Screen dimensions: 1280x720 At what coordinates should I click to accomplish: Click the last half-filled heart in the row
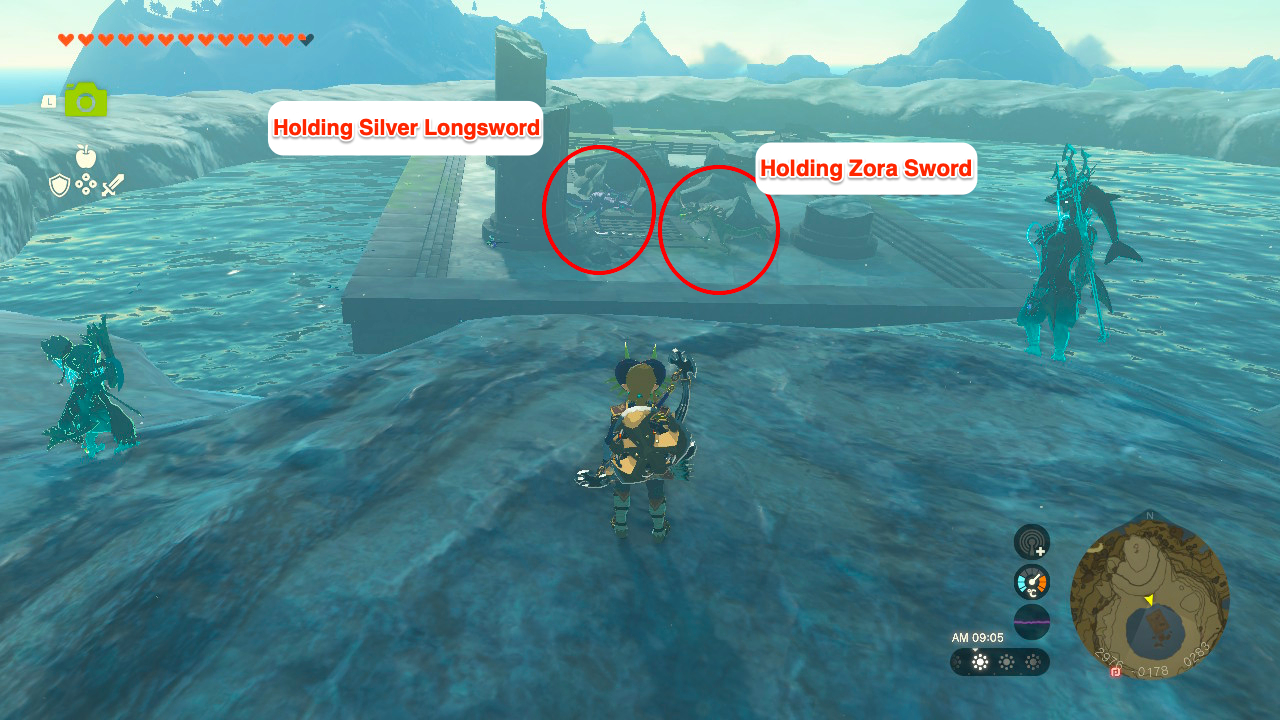(305, 39)
